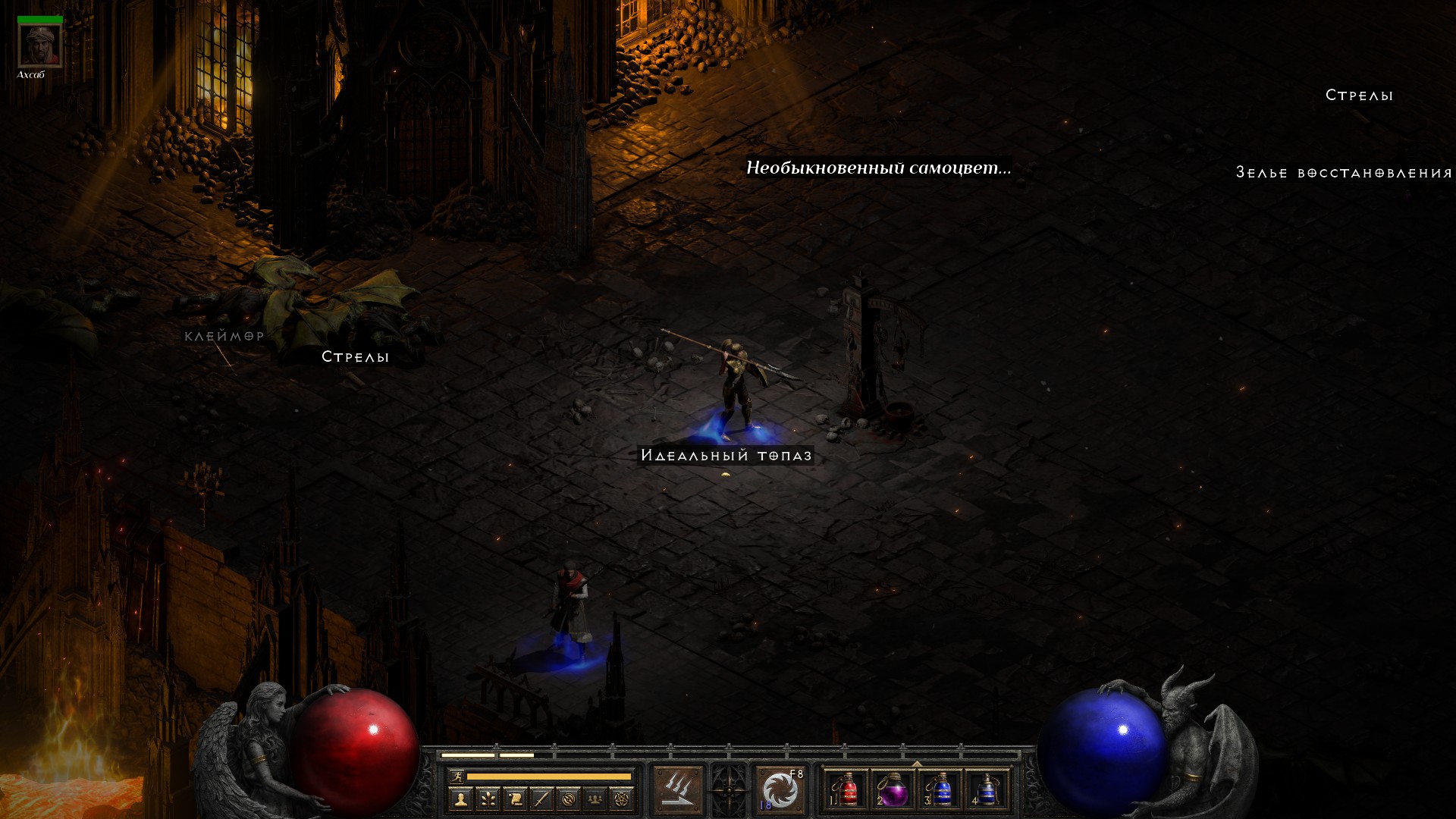Open the party screen group icon

click(595, 799)
